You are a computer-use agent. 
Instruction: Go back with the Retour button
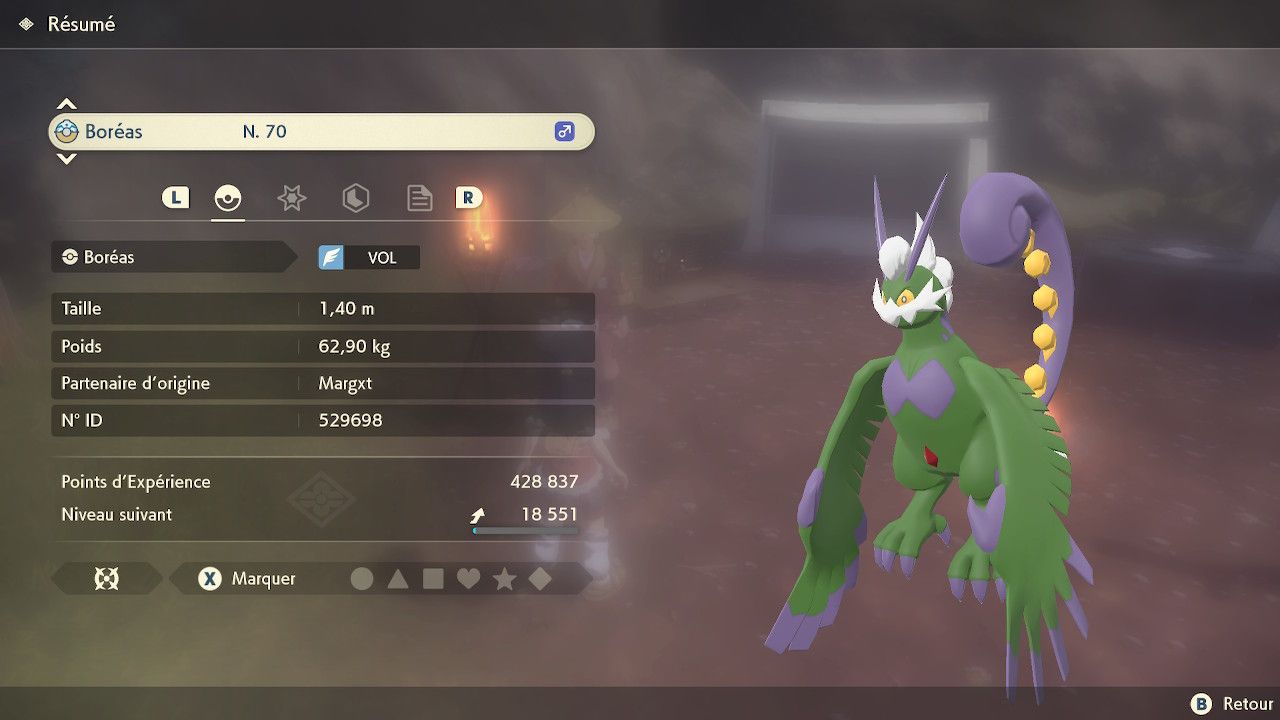tap(1231, 704)
